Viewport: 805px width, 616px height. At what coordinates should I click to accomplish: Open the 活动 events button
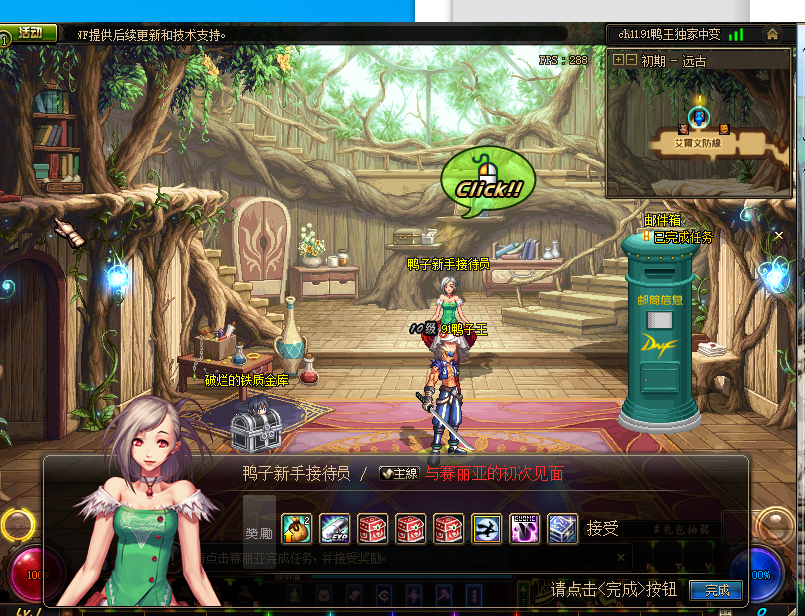[29, 33]
